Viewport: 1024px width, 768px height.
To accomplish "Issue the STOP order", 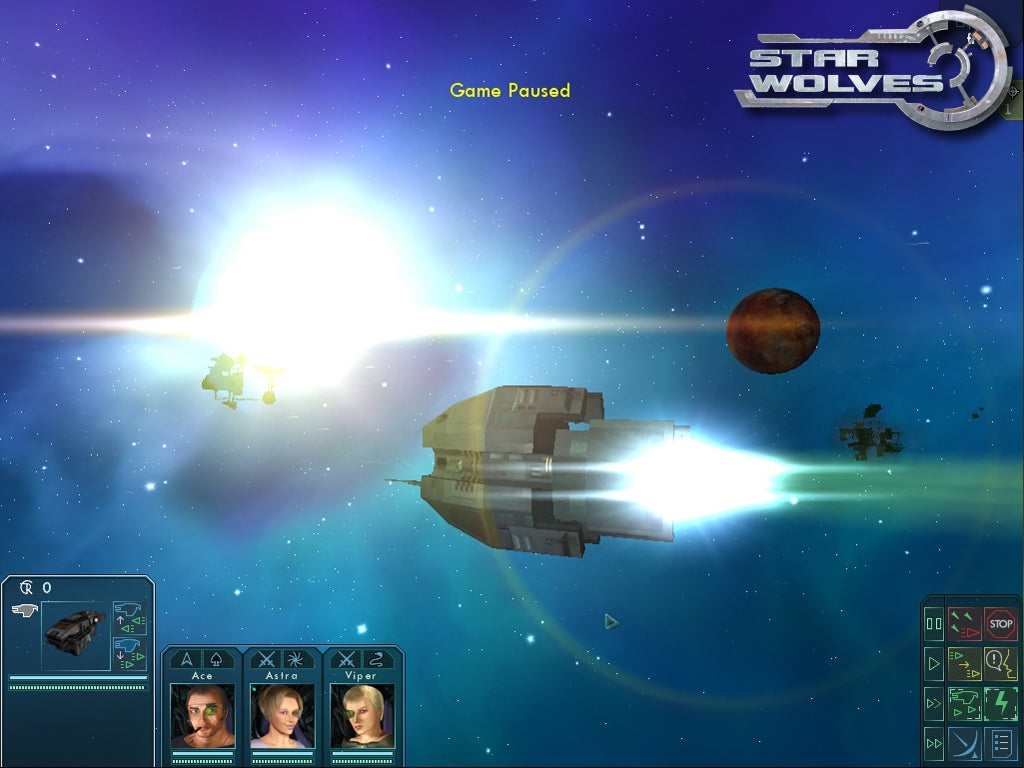I will tap(1001, 623).
